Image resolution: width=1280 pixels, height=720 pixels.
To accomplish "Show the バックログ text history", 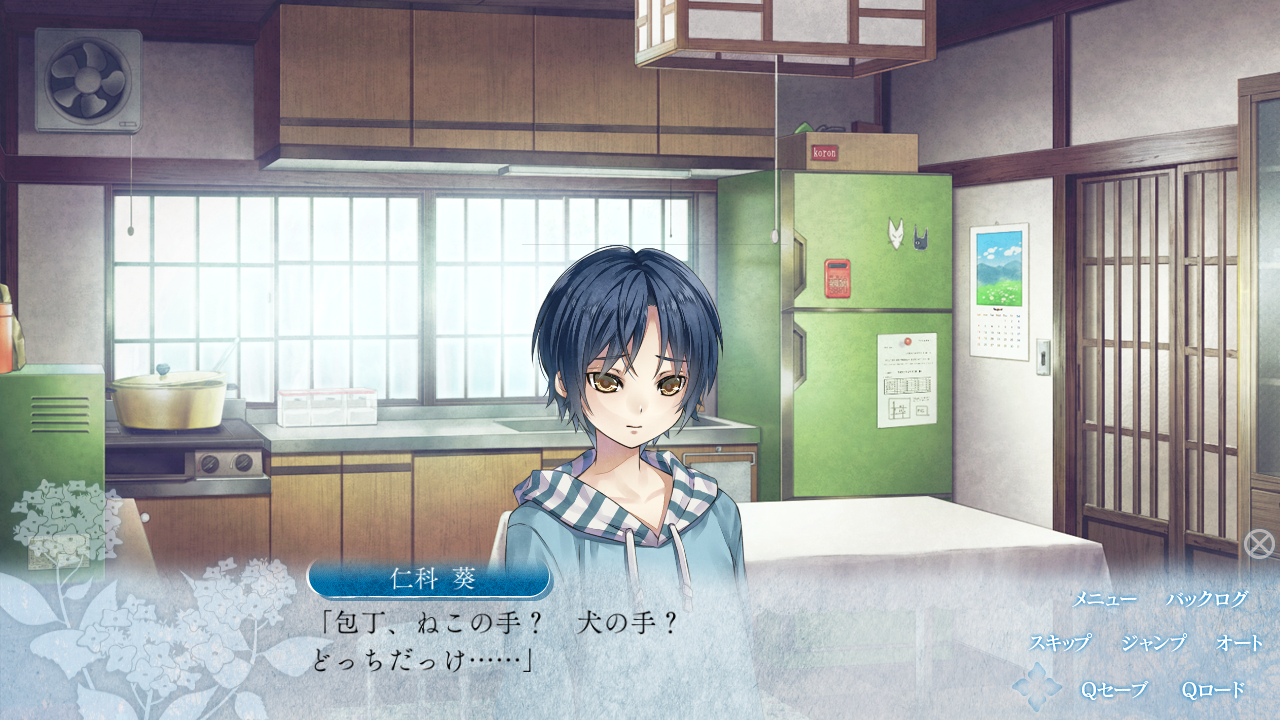I will pyautogui.click(x=1207, y=600).
